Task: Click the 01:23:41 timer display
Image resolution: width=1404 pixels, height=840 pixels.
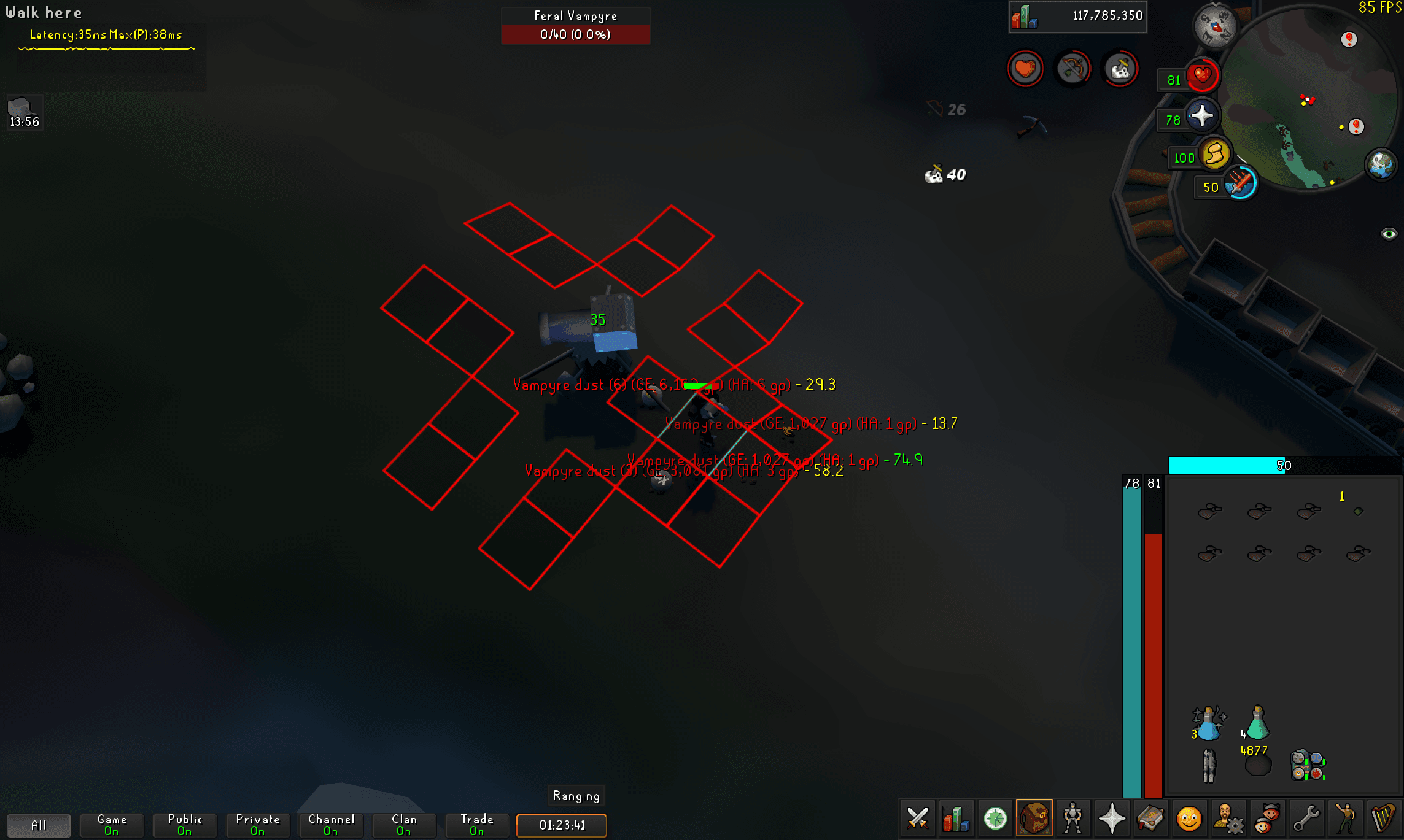Action: click(561, 826)
